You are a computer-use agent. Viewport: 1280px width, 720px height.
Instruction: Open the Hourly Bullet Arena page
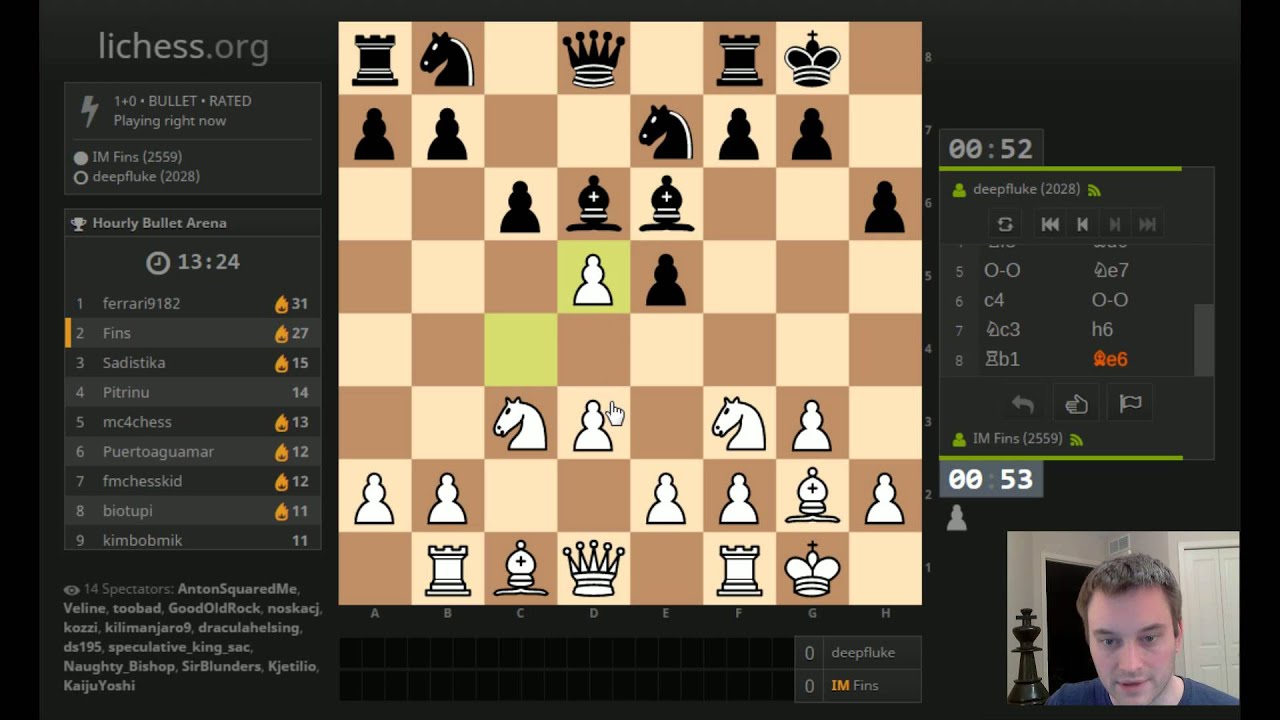[x=160, y=222]
